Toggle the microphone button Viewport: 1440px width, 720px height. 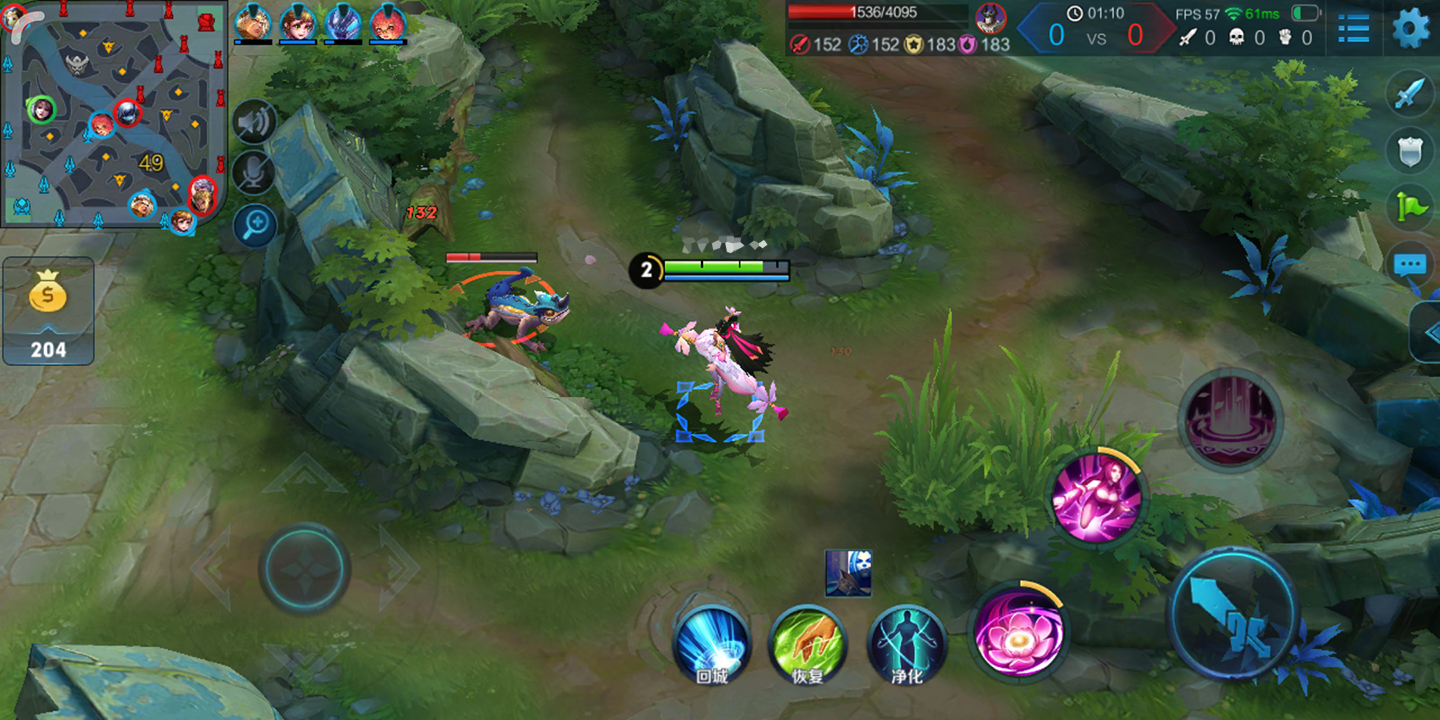[x=254, y=173]
